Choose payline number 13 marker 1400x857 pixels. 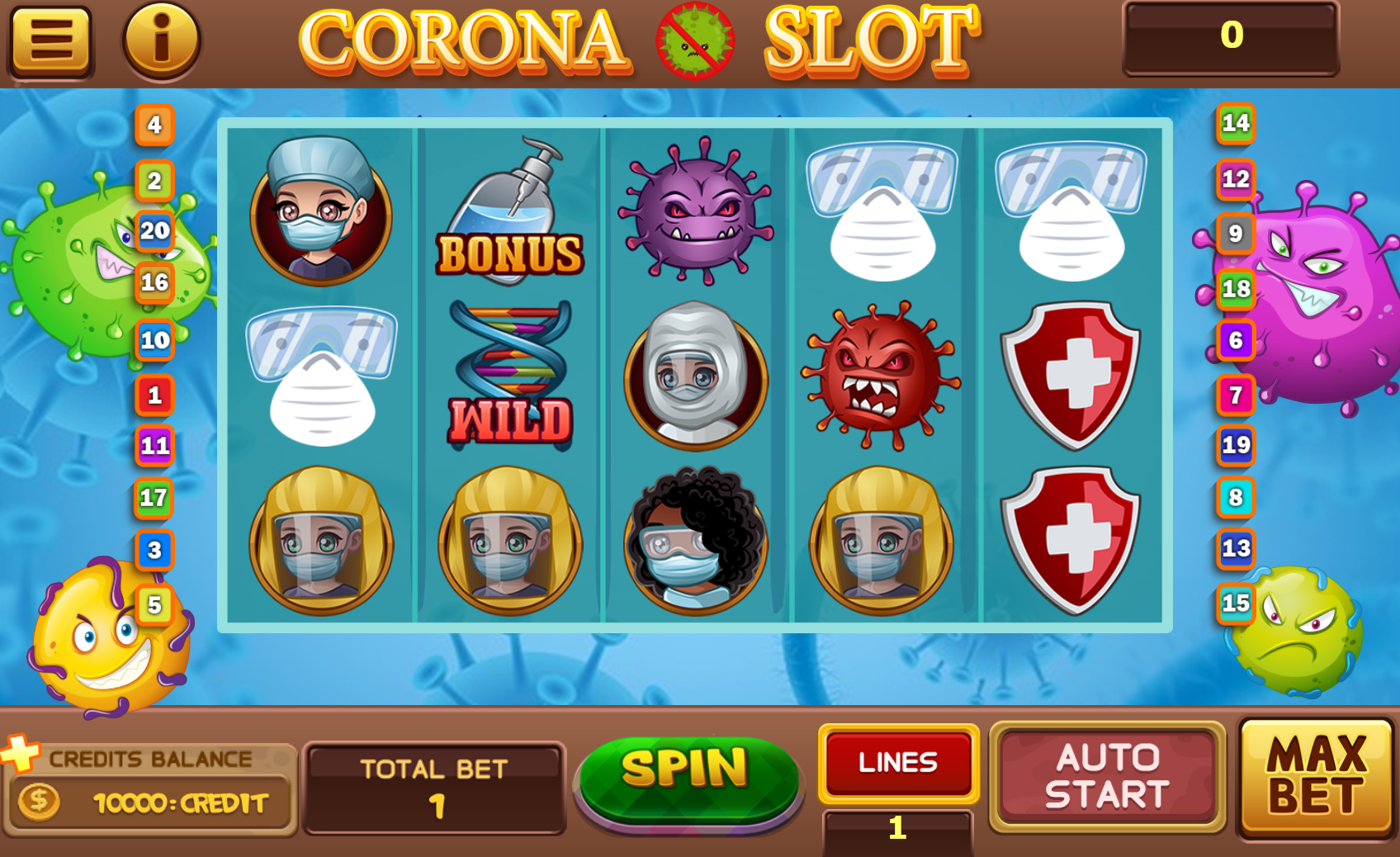click(x=1236, y=549)
